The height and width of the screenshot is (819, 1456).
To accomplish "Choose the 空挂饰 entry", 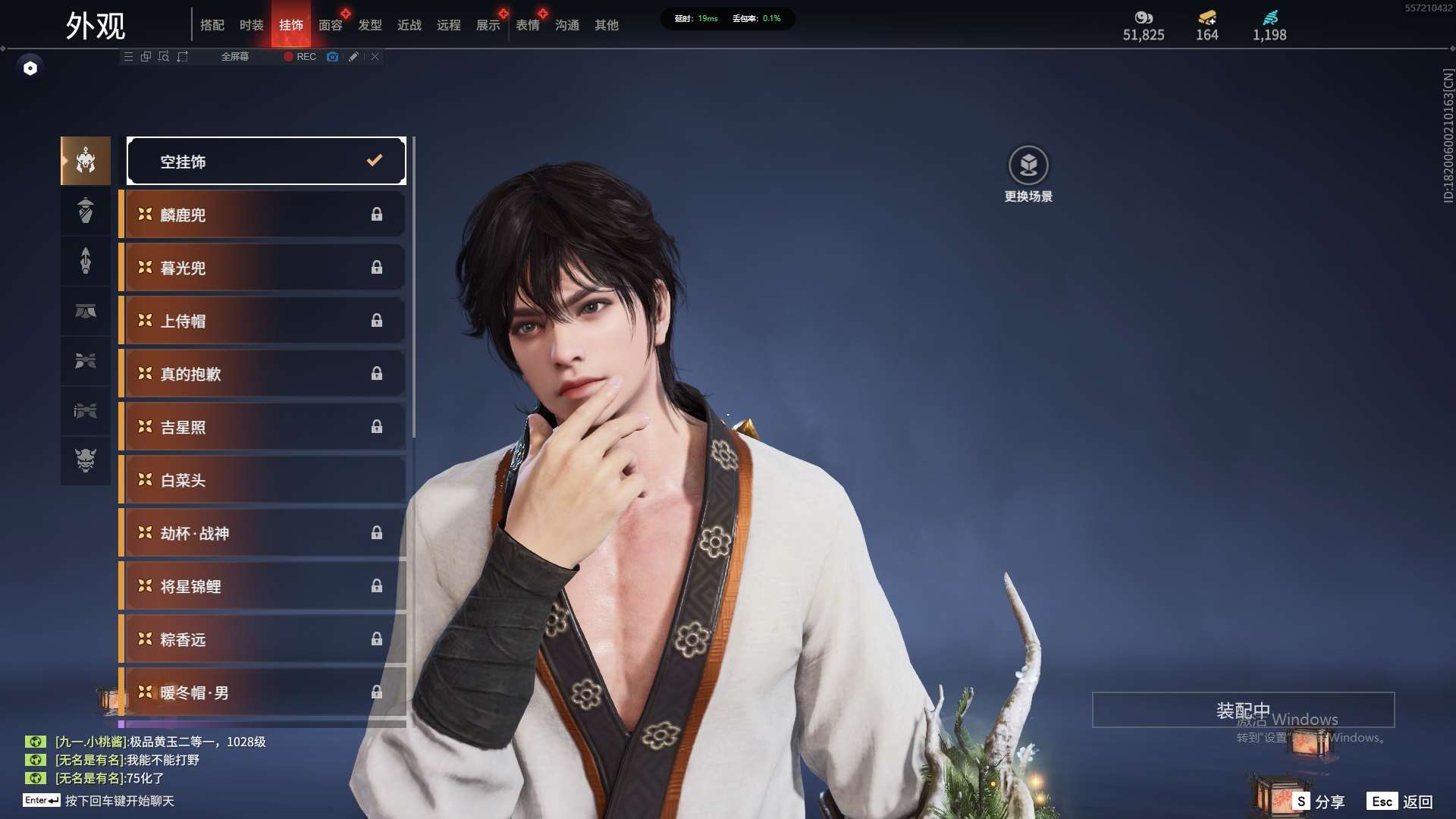I will coord(266,161).
